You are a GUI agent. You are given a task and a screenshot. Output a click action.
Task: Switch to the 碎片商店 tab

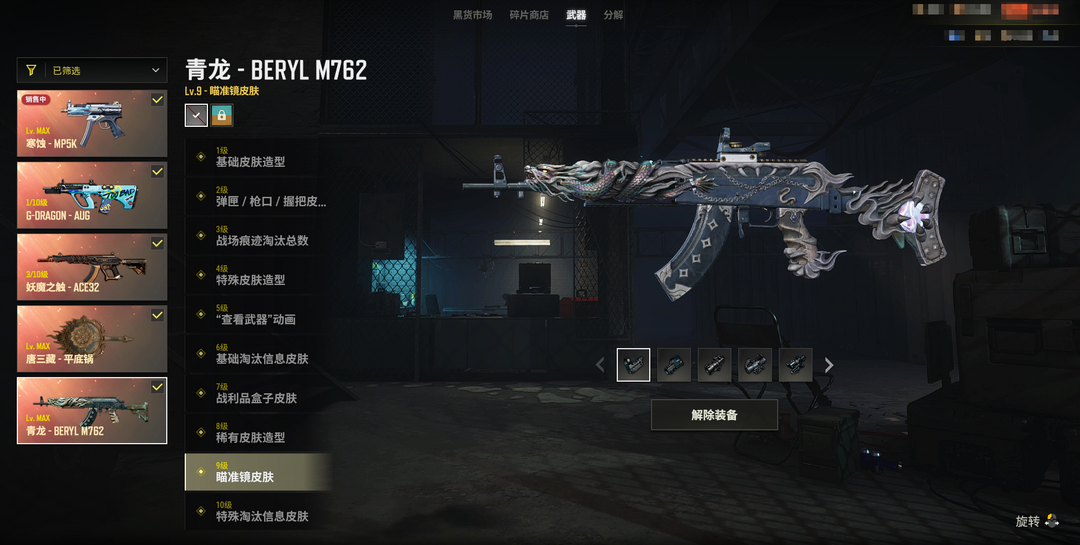point(529,15)
